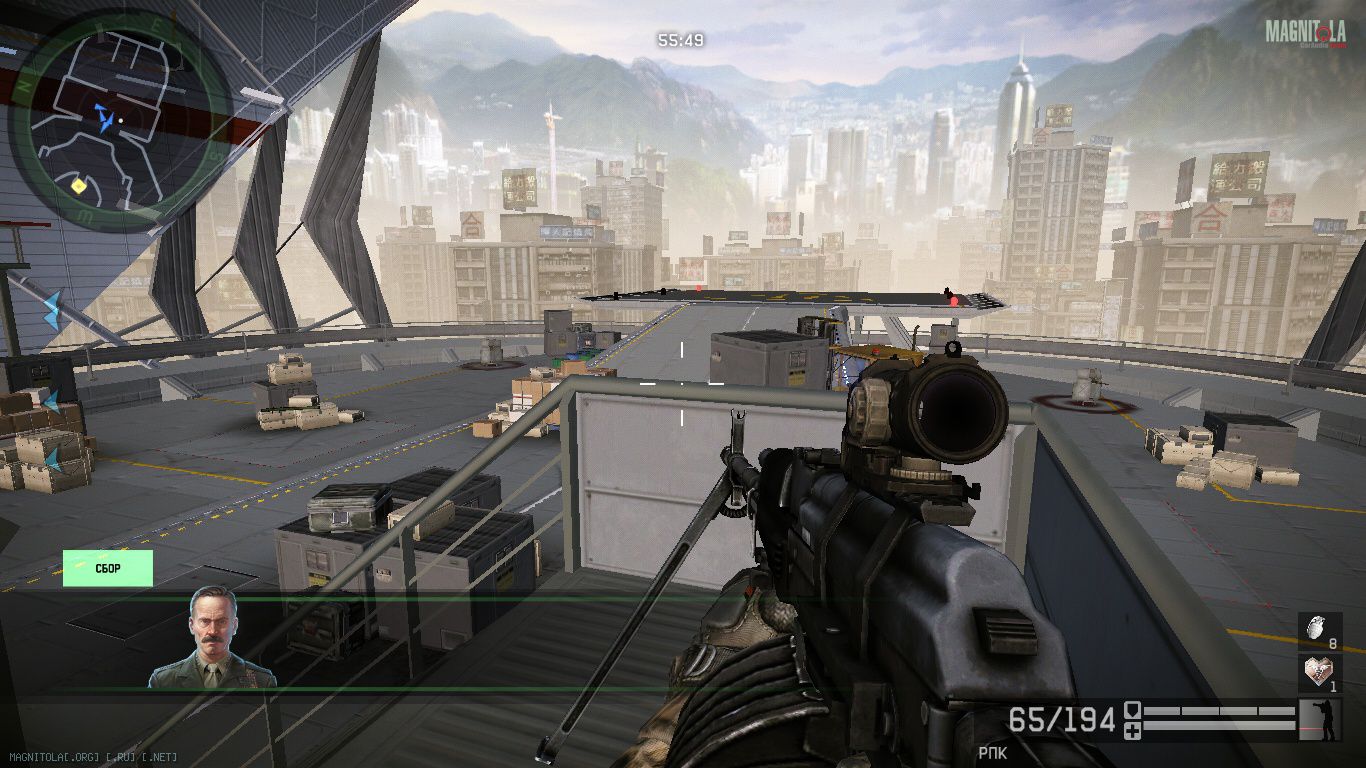This screenshot has width=1366, height=768.
Task: Click the standing soldier stance indicator
Action: [x=1320, y=720]
